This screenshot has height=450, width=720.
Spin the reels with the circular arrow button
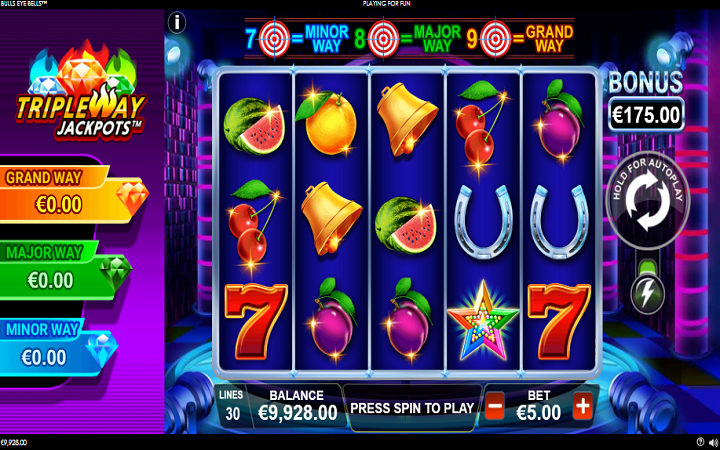pos(645,206)
